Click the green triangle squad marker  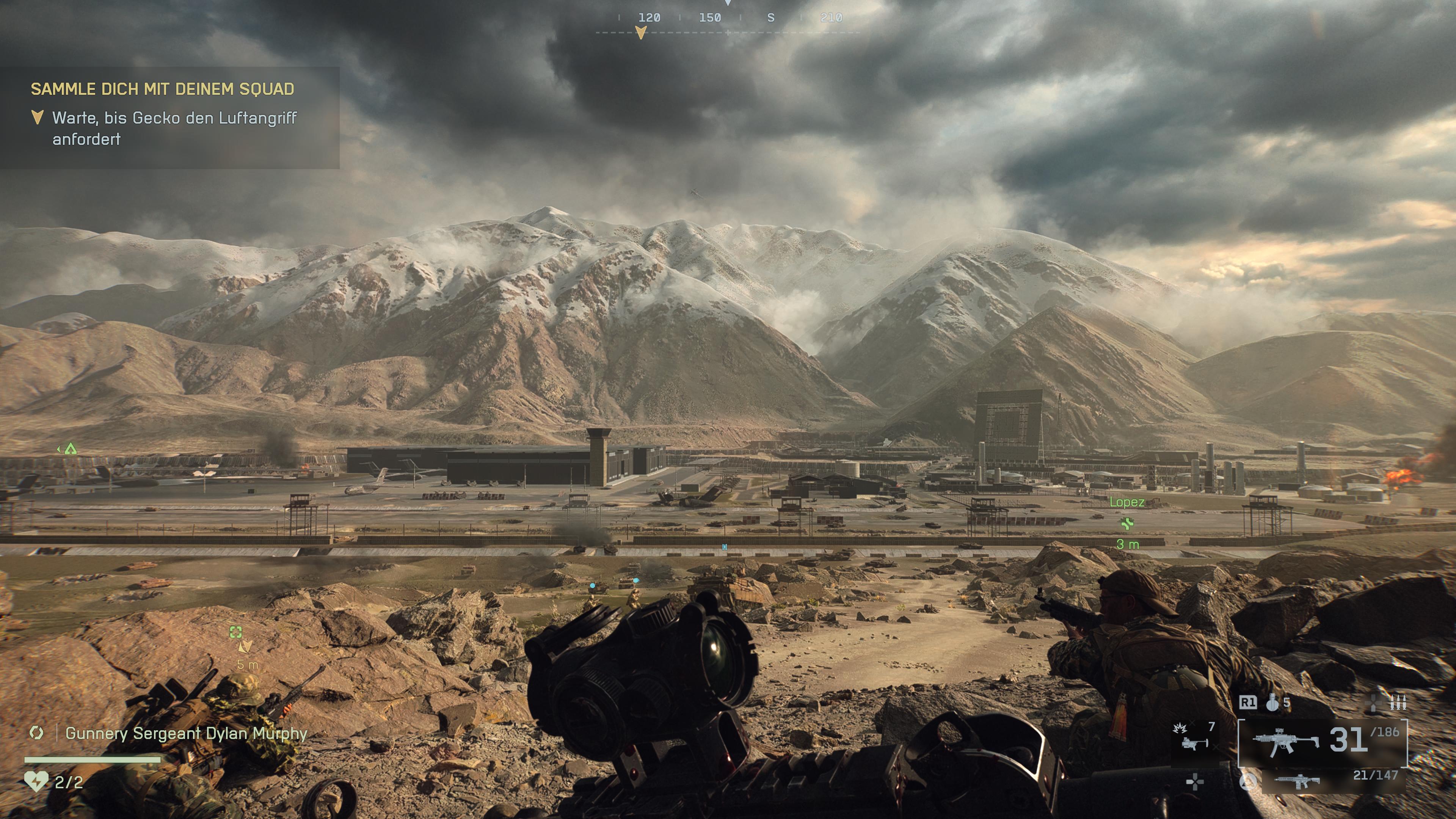pos(70,449)
